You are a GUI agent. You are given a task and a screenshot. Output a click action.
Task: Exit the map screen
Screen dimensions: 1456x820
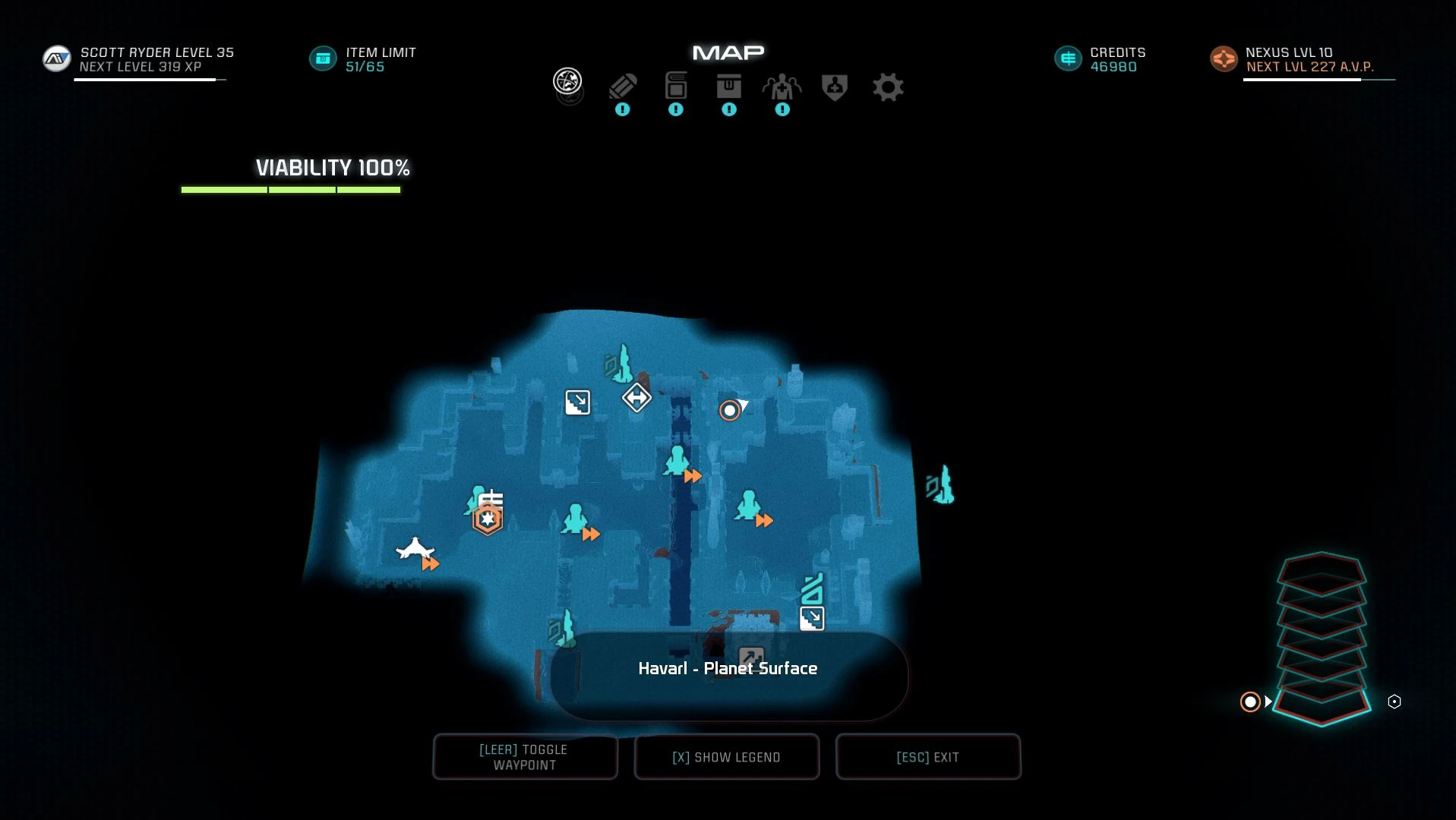pos(927,757)
